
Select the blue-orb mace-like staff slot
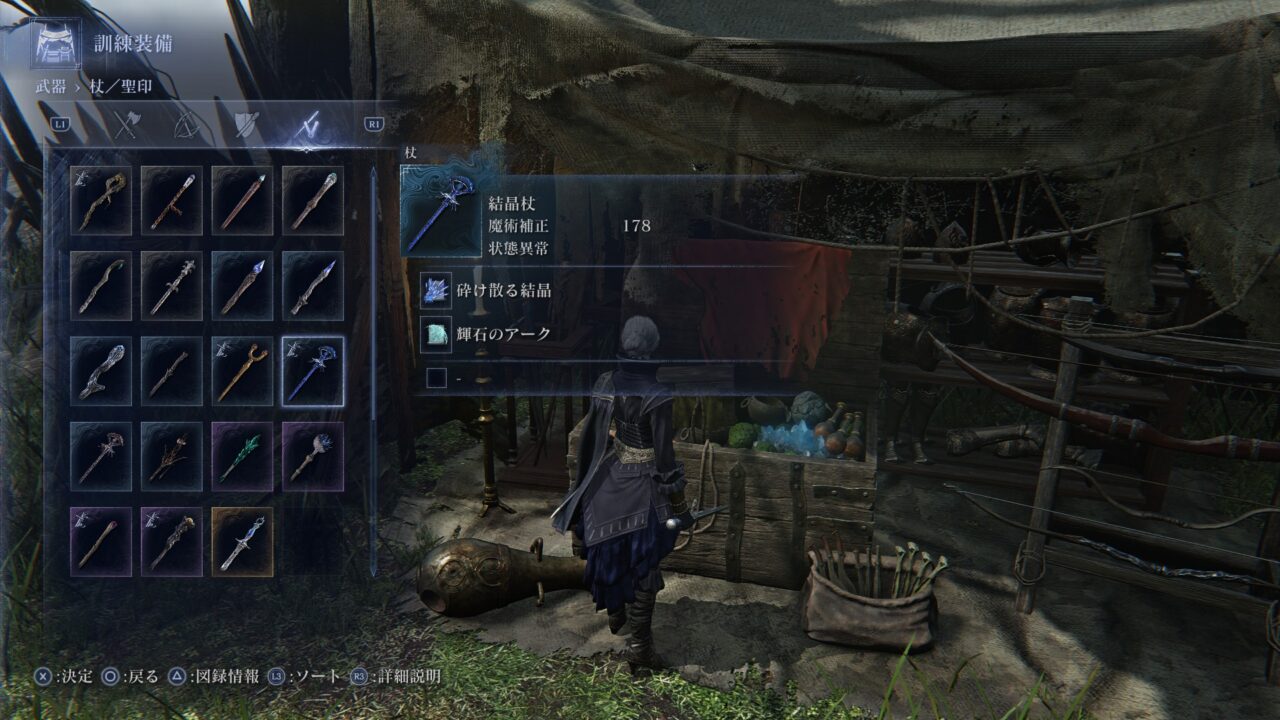point(313,456)
